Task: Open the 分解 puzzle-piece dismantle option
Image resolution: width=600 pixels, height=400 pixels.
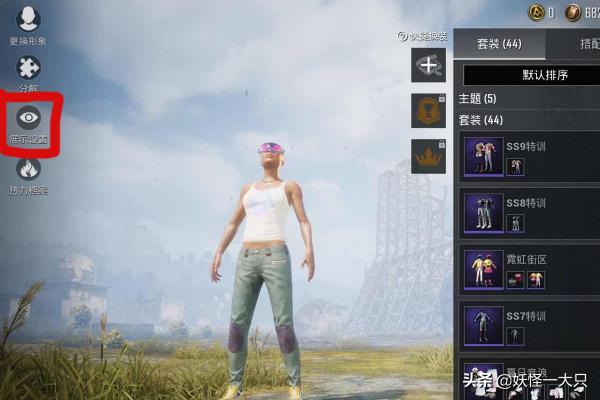Action: pos(29,72)
